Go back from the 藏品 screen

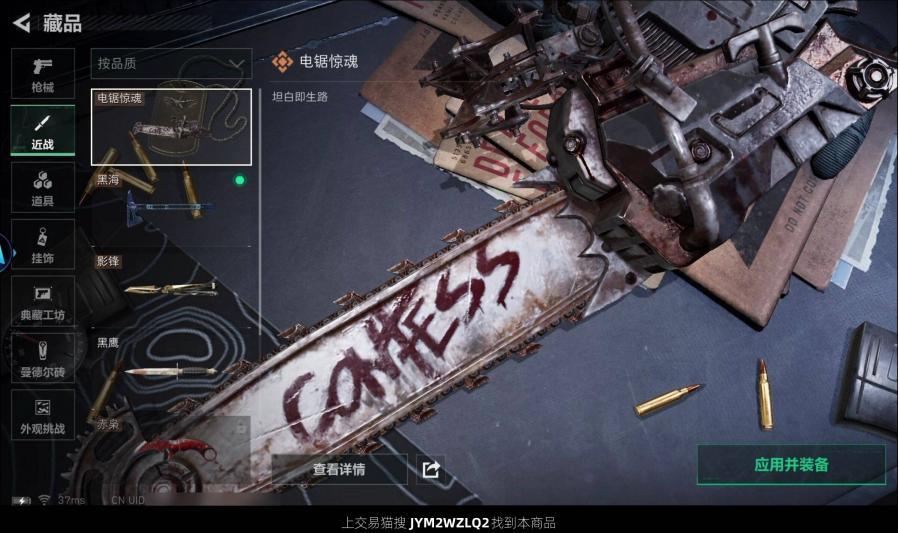[21, 22]
